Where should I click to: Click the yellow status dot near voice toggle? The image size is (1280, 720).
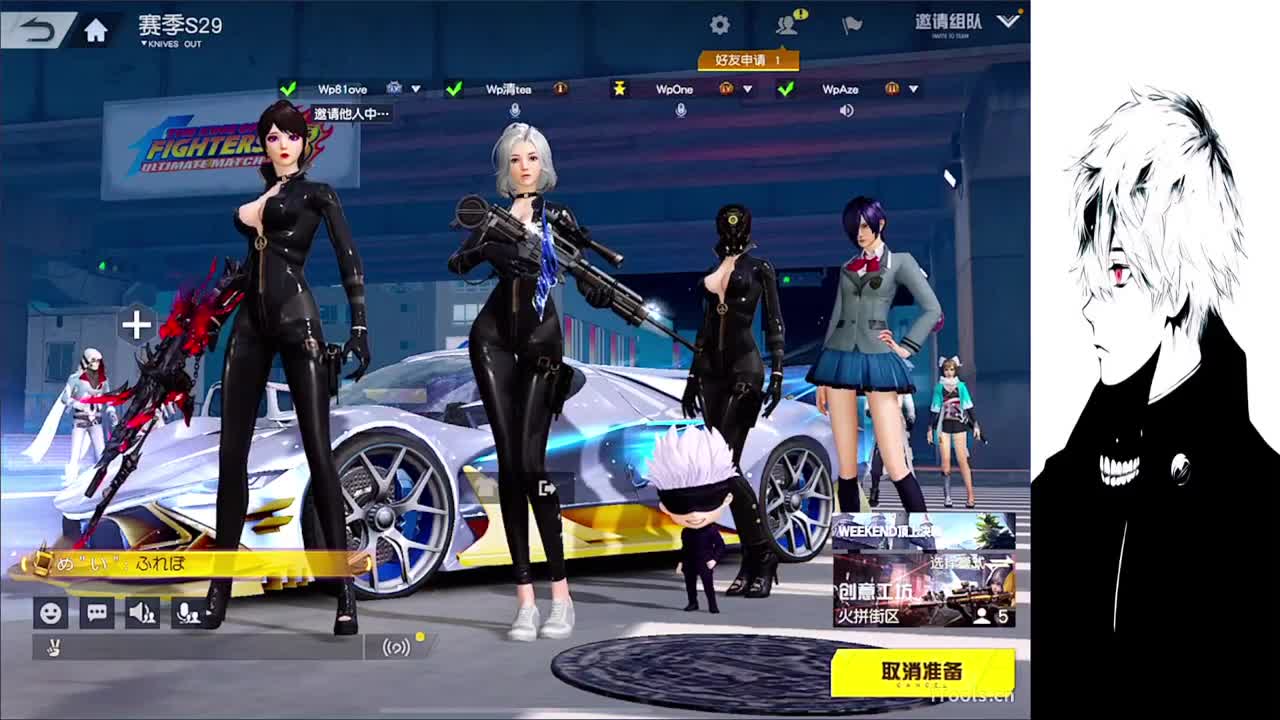(x=421, y=635)
